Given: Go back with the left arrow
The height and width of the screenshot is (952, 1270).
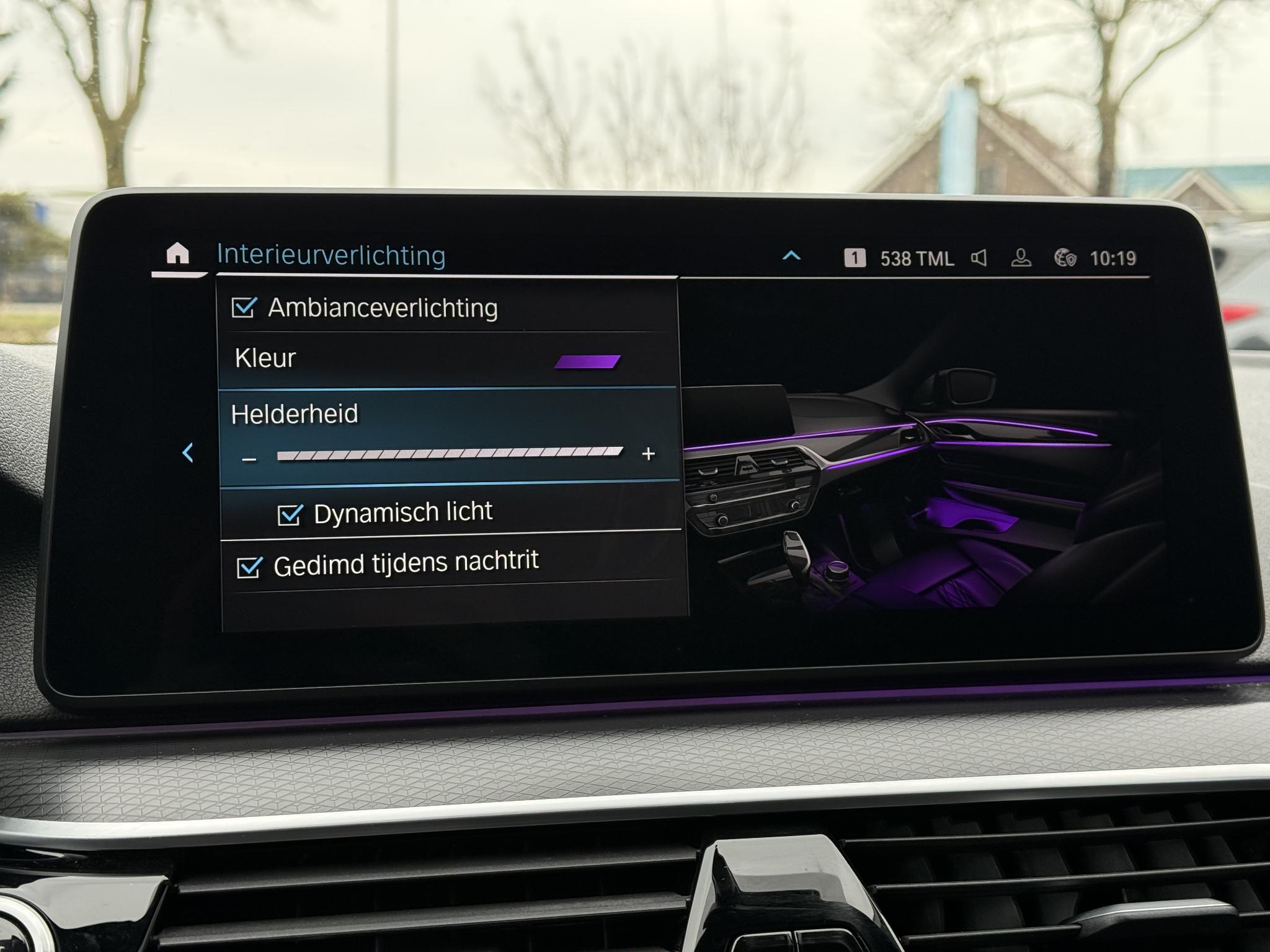Looking at the screenshot, I should point(188,453).
